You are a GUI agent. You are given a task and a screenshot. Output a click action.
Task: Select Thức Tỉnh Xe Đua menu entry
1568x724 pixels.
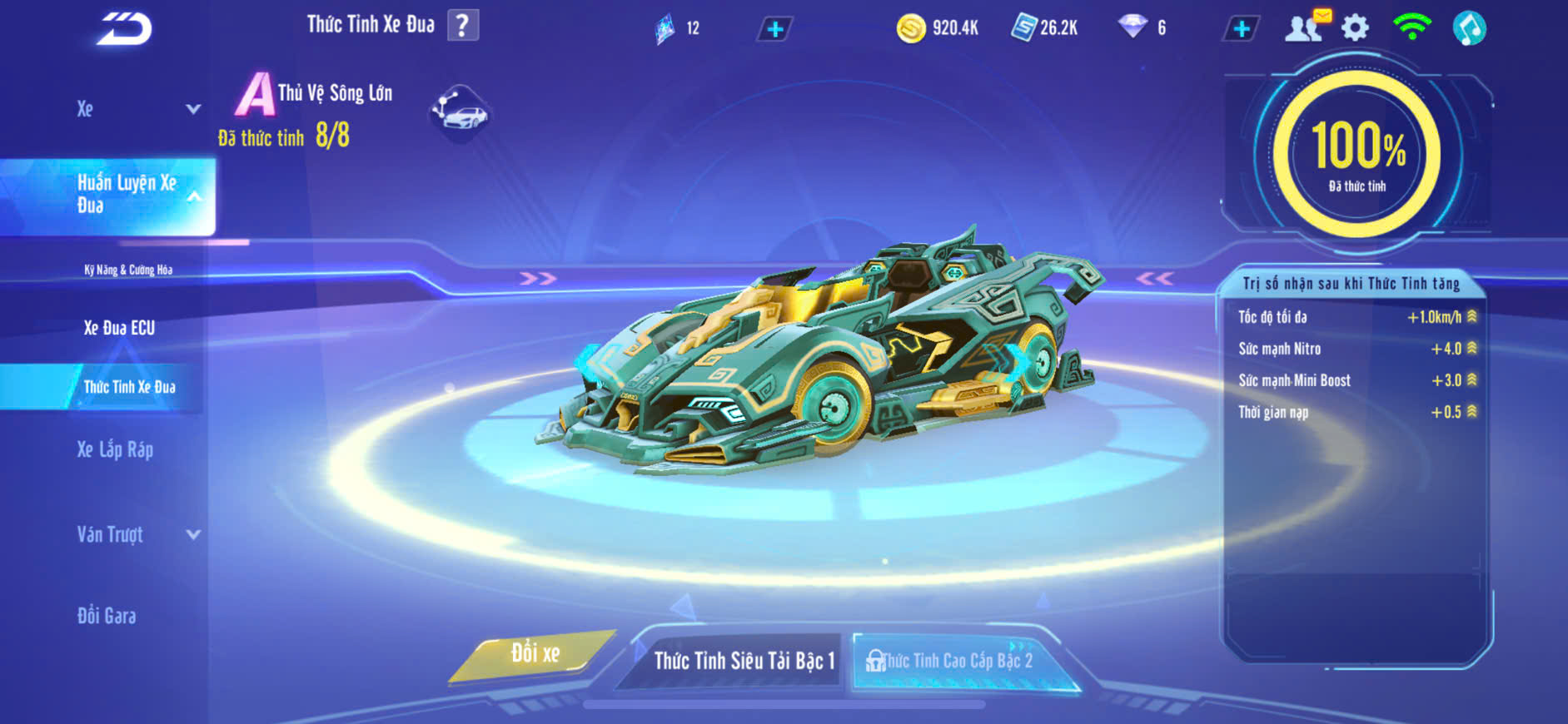coord(129,387)
